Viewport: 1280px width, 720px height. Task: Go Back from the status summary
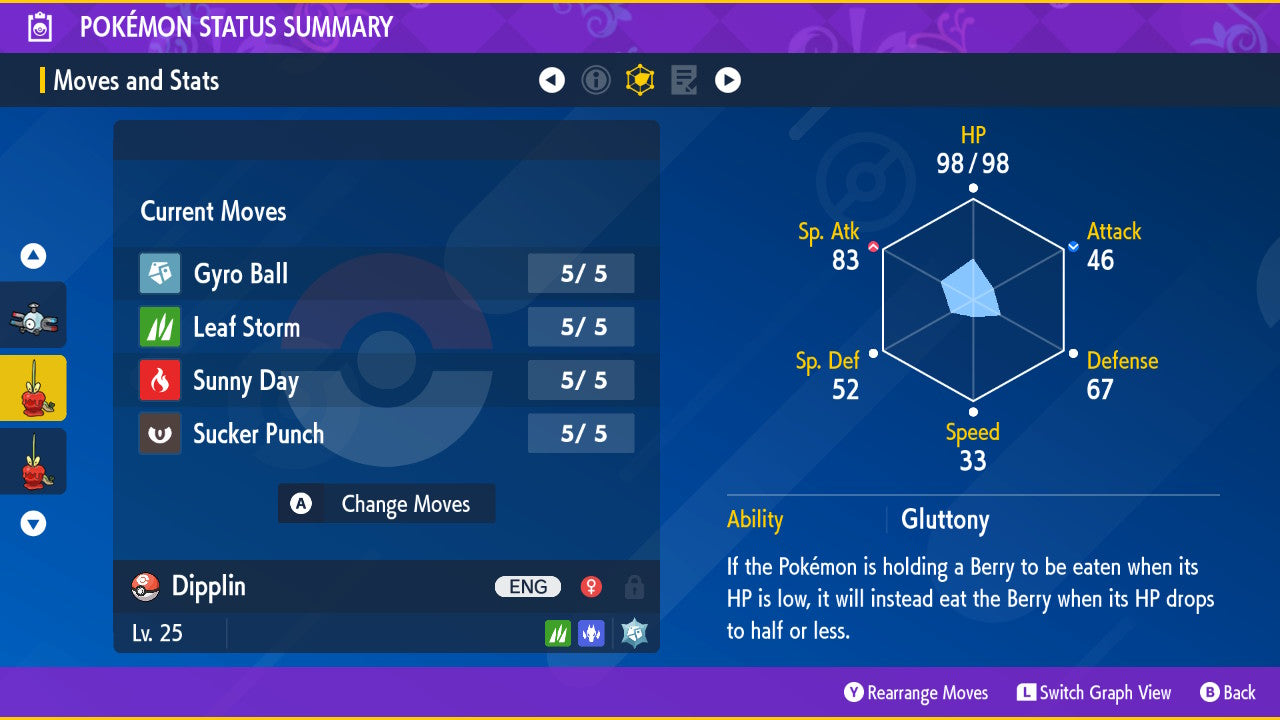[1228, 693]
